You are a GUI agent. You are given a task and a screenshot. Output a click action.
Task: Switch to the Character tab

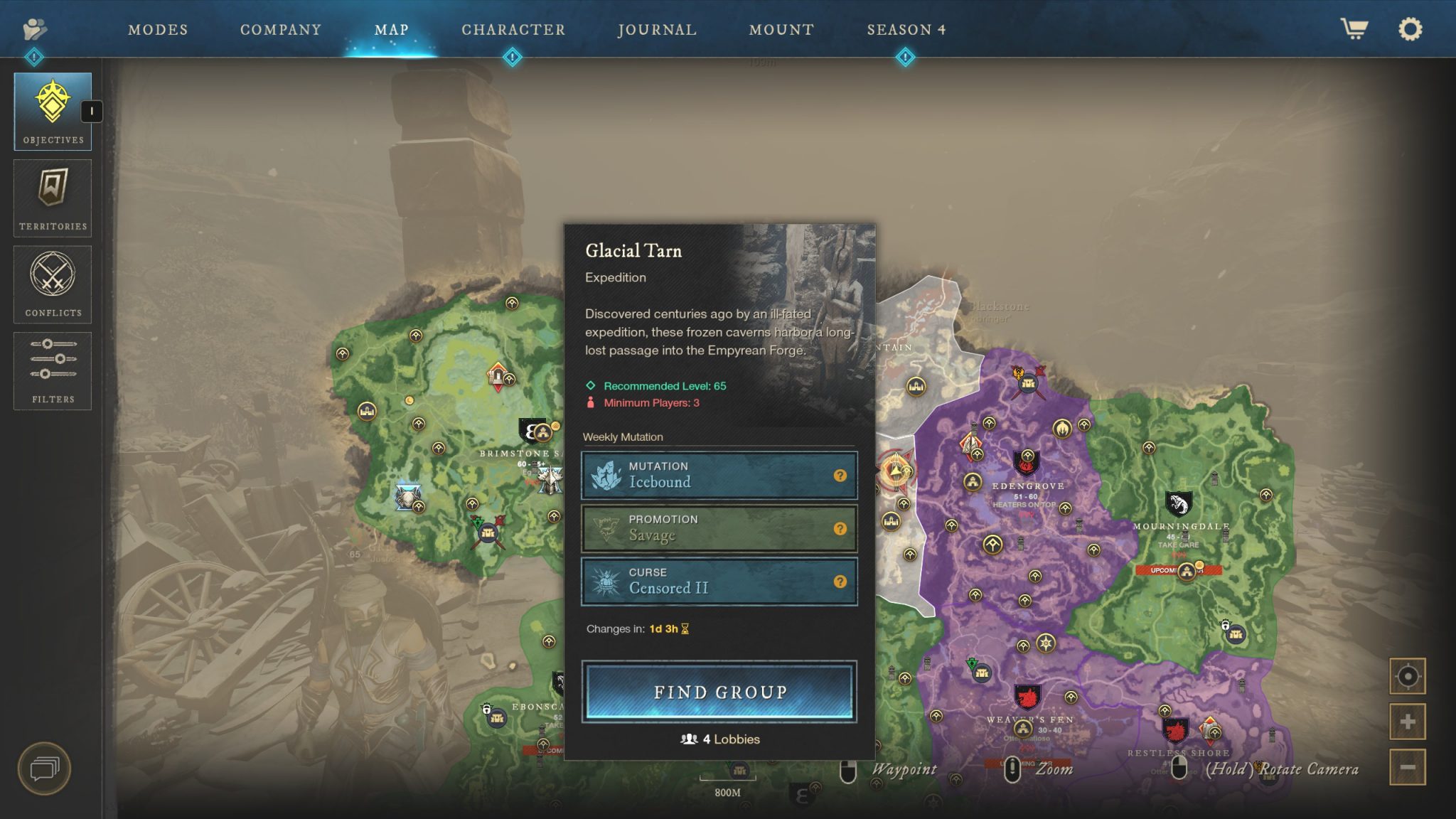point(513,29)
